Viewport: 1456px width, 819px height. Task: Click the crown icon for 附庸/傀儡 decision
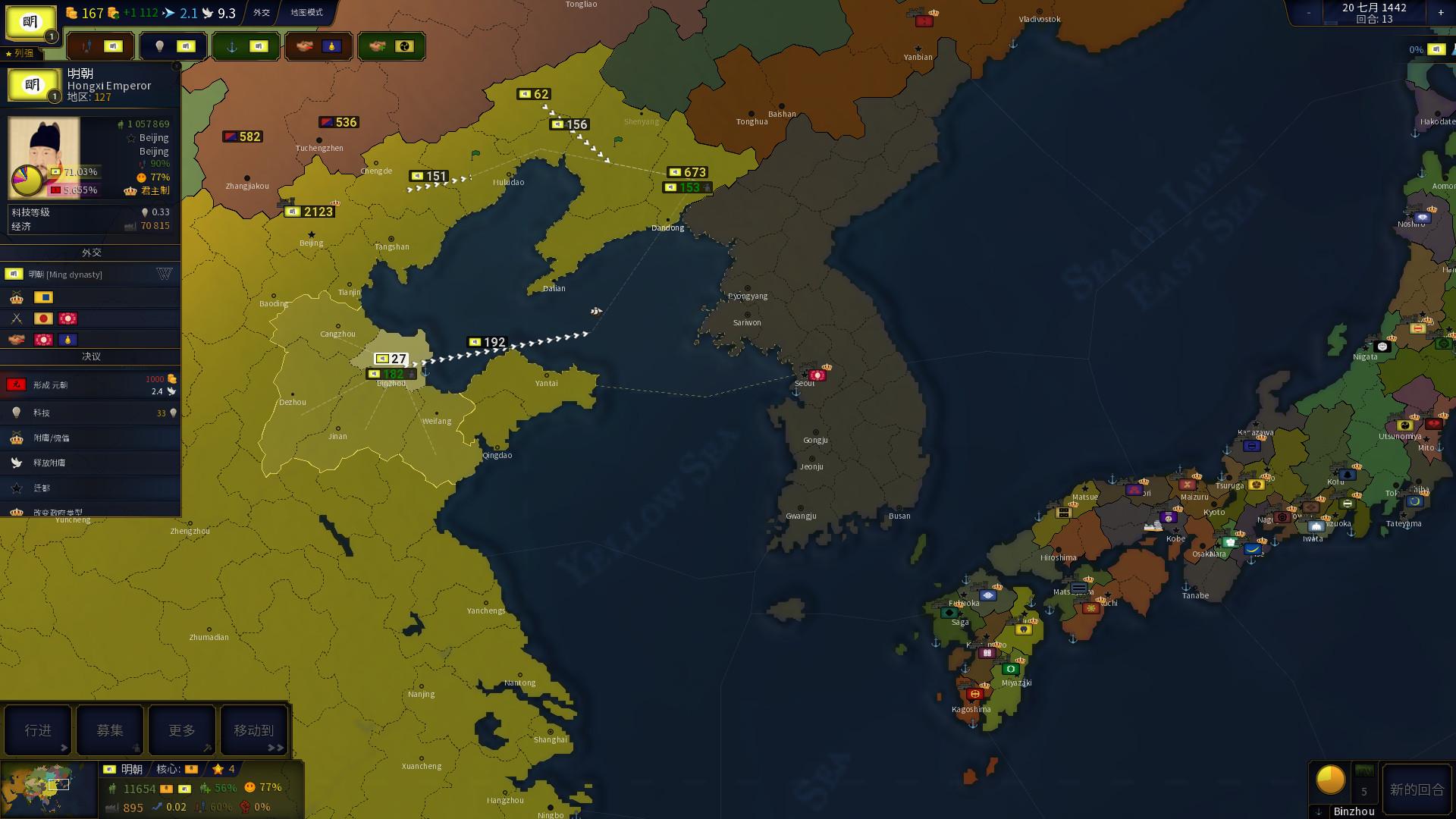click(16, 439)
